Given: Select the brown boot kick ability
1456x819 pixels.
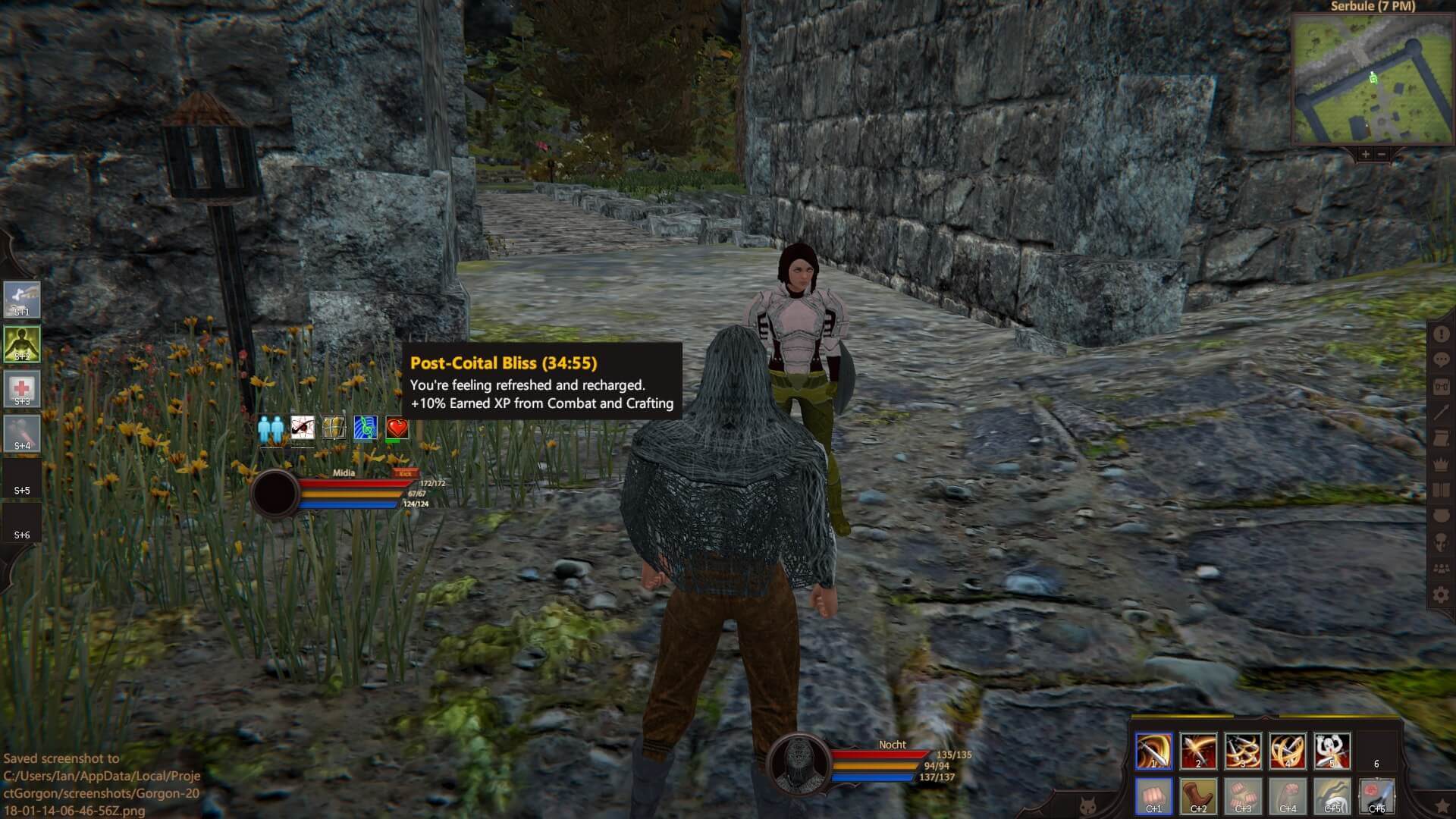Looking at the screenshot, I should [x=1198, y=795].
